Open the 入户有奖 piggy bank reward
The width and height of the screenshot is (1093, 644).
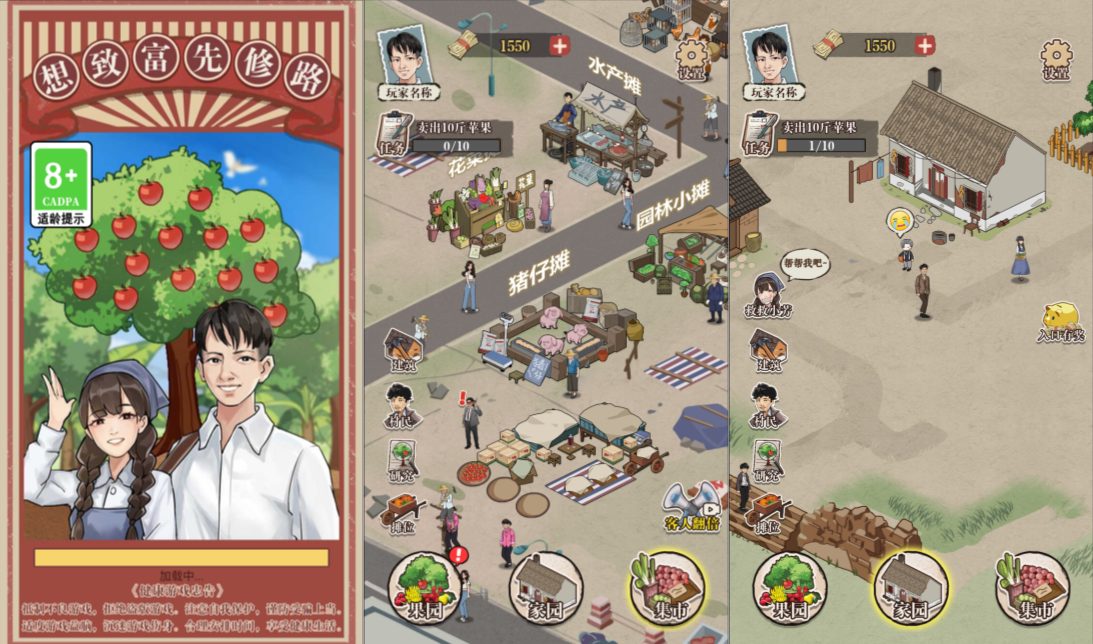pyautogui.click(x=1060, y=322)
